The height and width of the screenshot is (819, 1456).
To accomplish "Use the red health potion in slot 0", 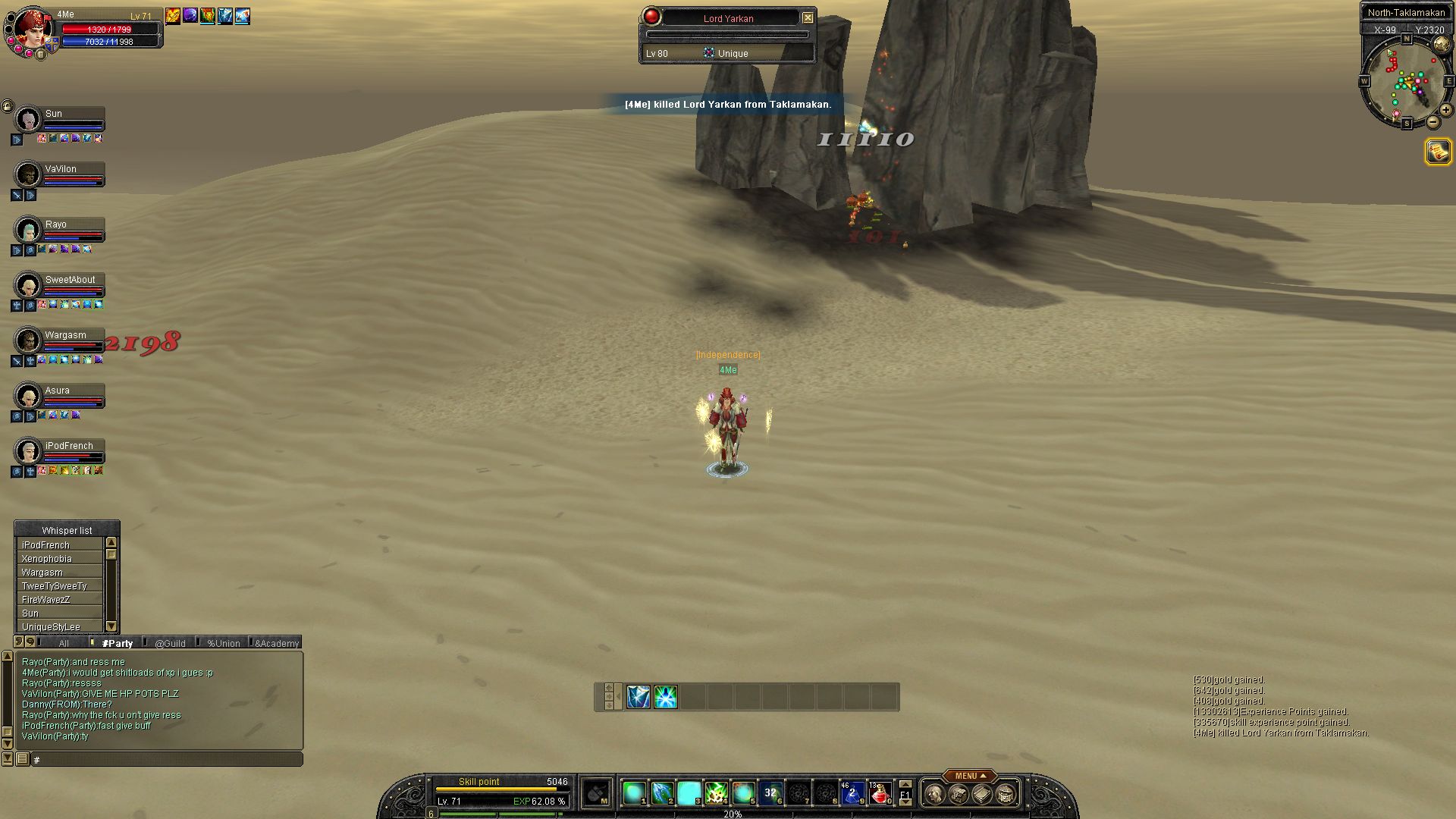I will pos(880,793).
